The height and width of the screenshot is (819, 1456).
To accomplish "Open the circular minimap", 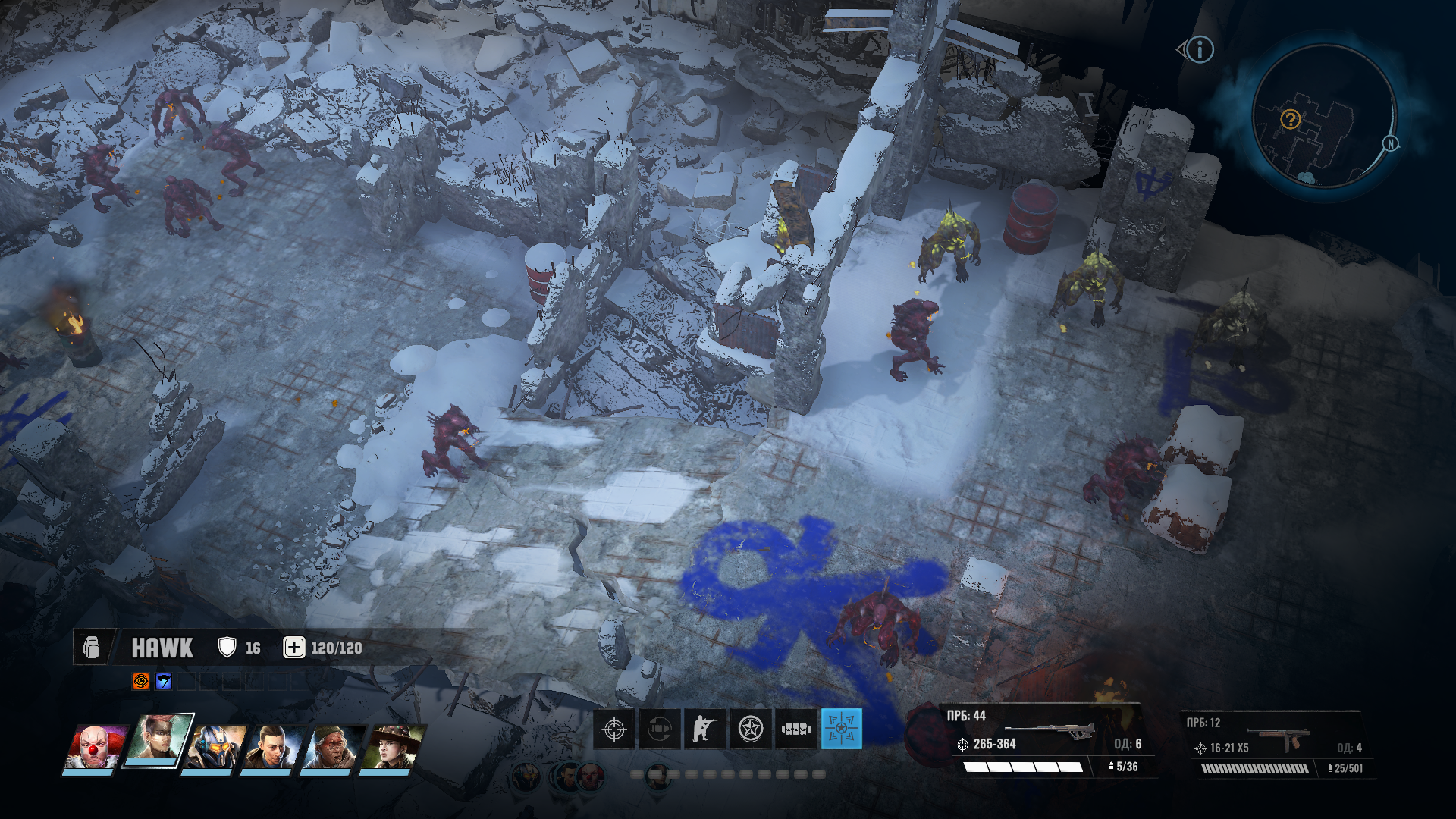I will [1323, 116].
